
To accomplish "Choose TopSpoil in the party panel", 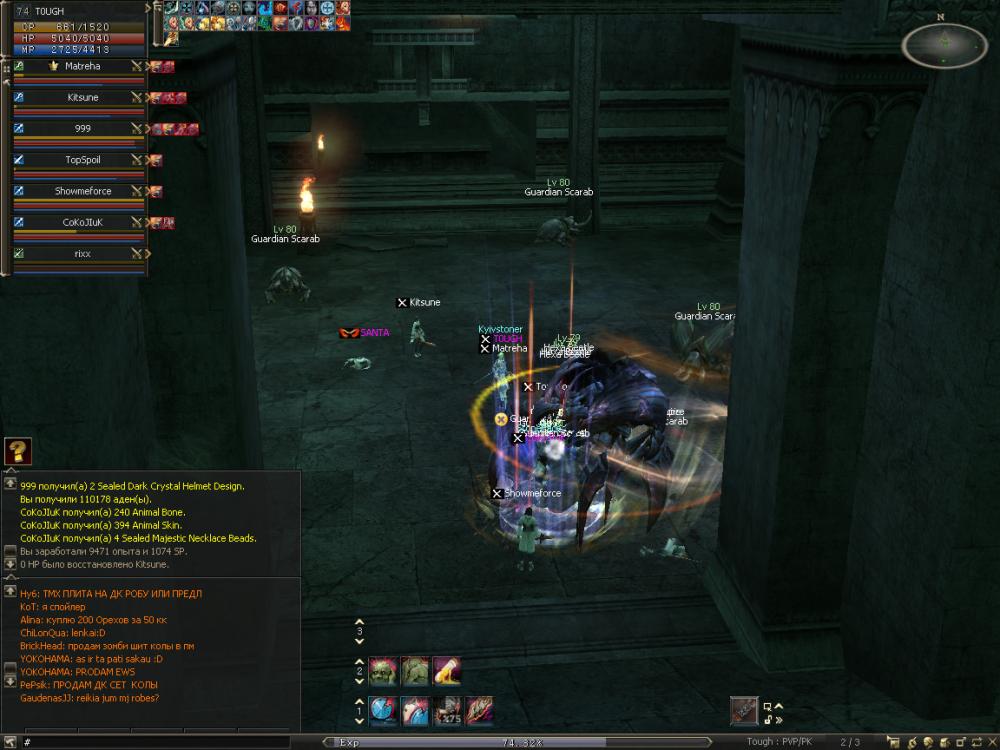I will tap(82, 160).
